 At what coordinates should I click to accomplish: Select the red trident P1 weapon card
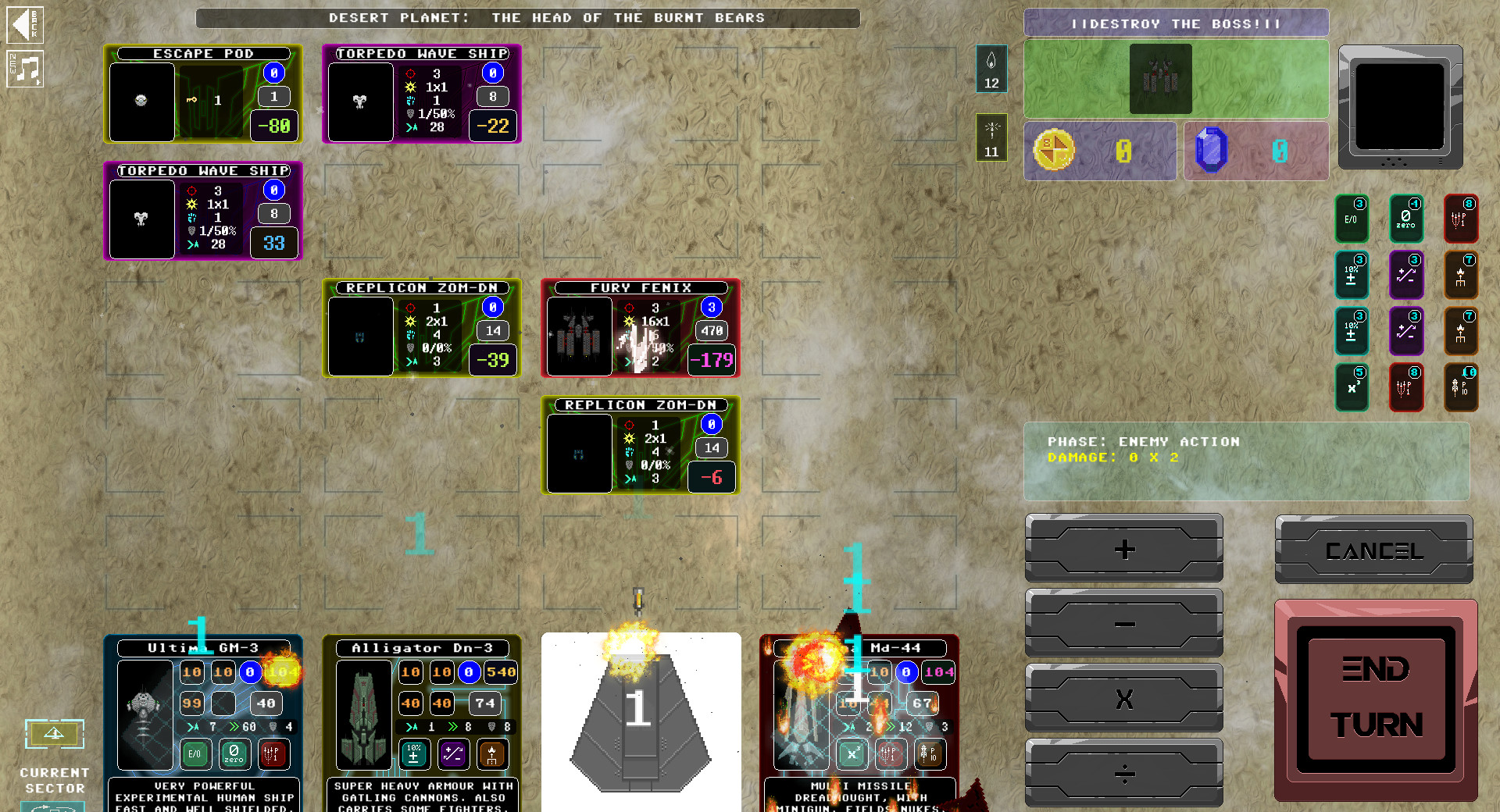[1462, 219]
